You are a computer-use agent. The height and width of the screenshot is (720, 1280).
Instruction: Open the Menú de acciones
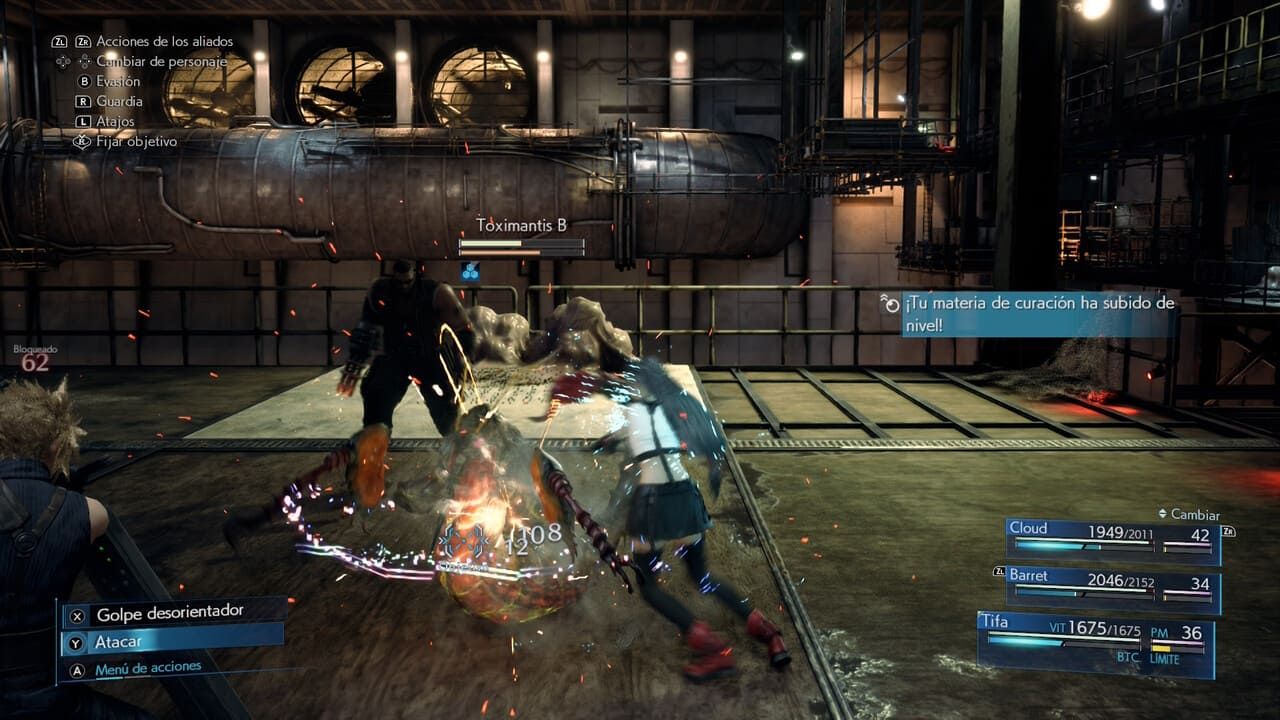click(x=148, y=668)
